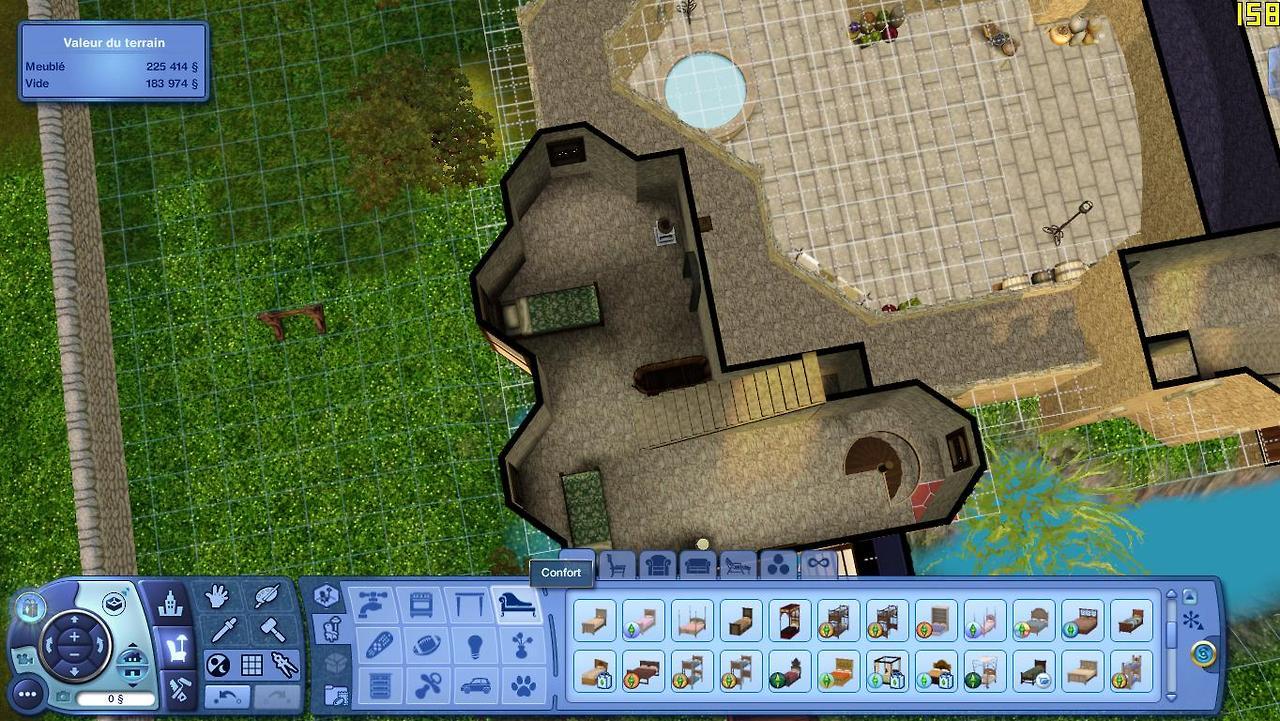Switch to the sports football category
Image resolution: width=1280 pixels, height=721 pixels.
(427, 646)
